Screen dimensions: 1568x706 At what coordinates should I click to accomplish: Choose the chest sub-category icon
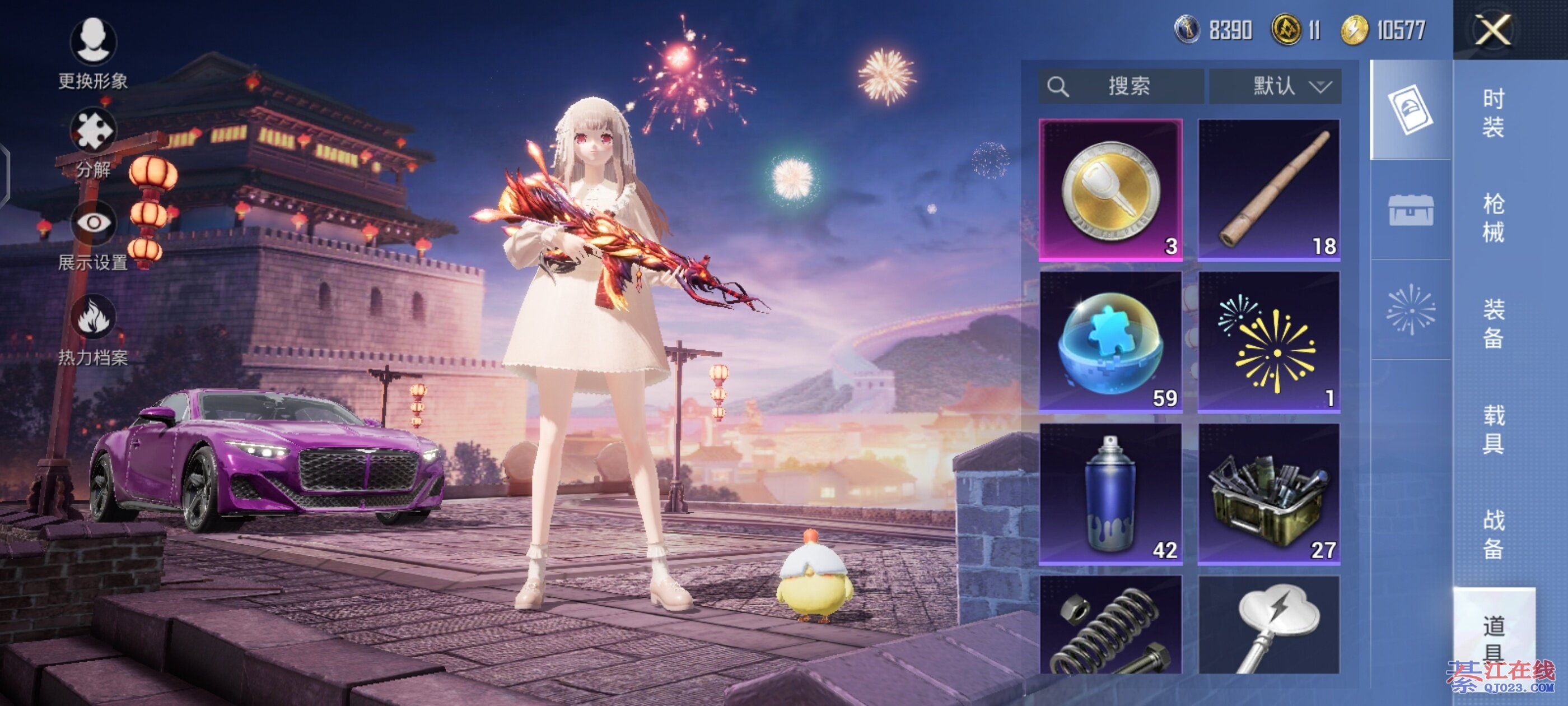[1410, 210]
